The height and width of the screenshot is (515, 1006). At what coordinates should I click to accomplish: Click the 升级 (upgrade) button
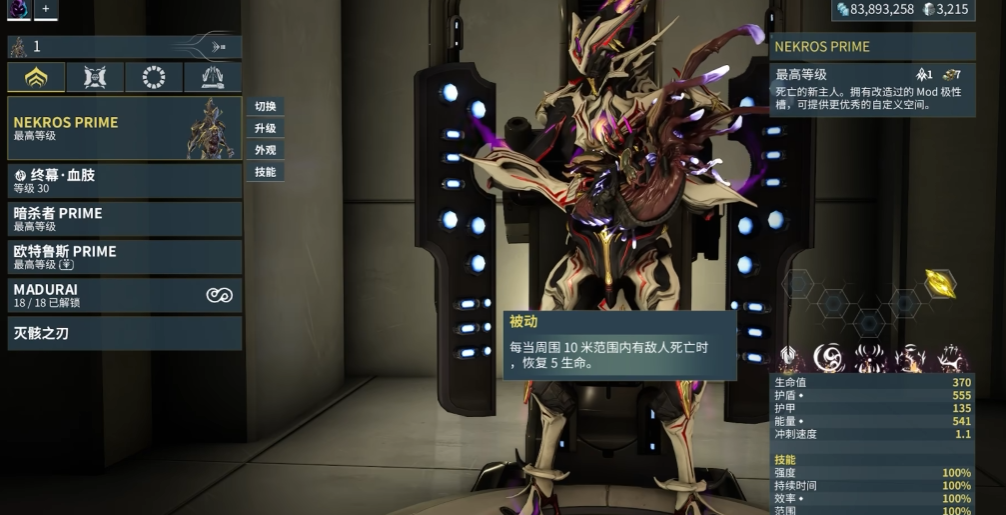click(265, 128)
